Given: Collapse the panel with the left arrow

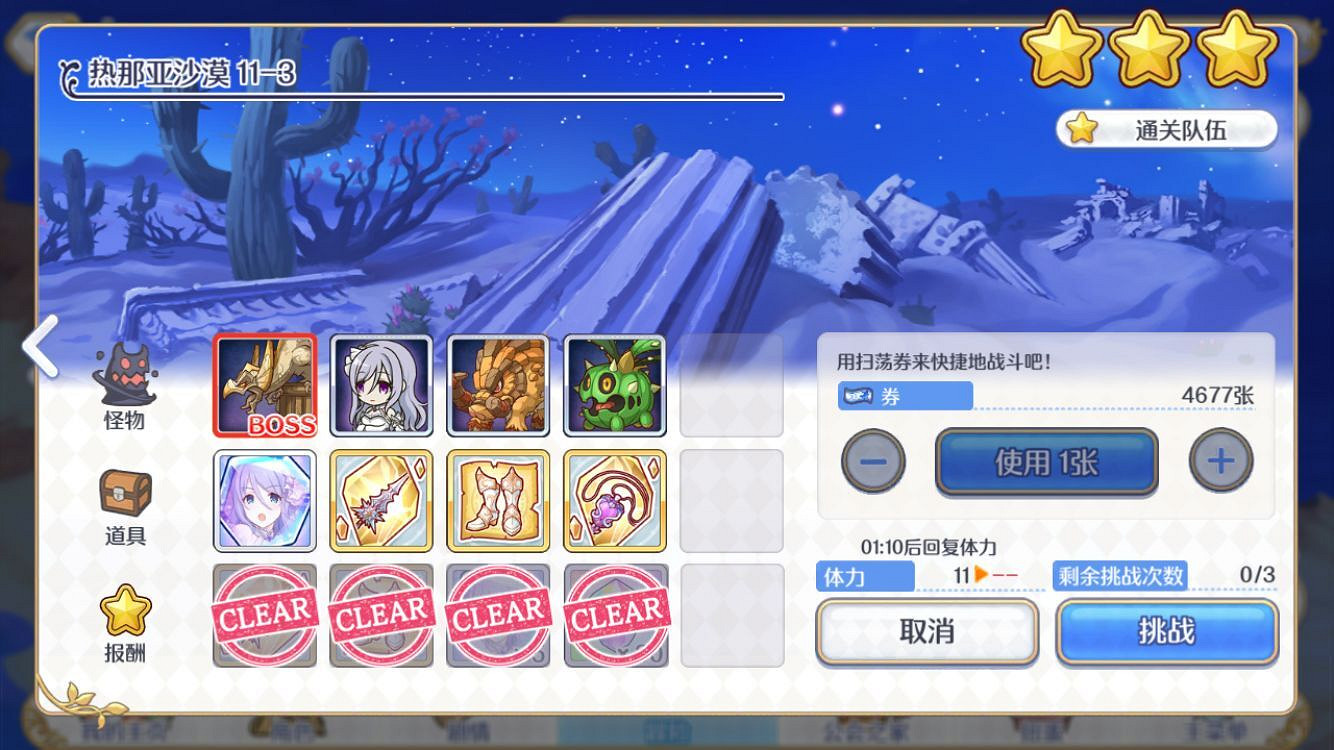Looking at the screenshot, I should click(38, 347).
